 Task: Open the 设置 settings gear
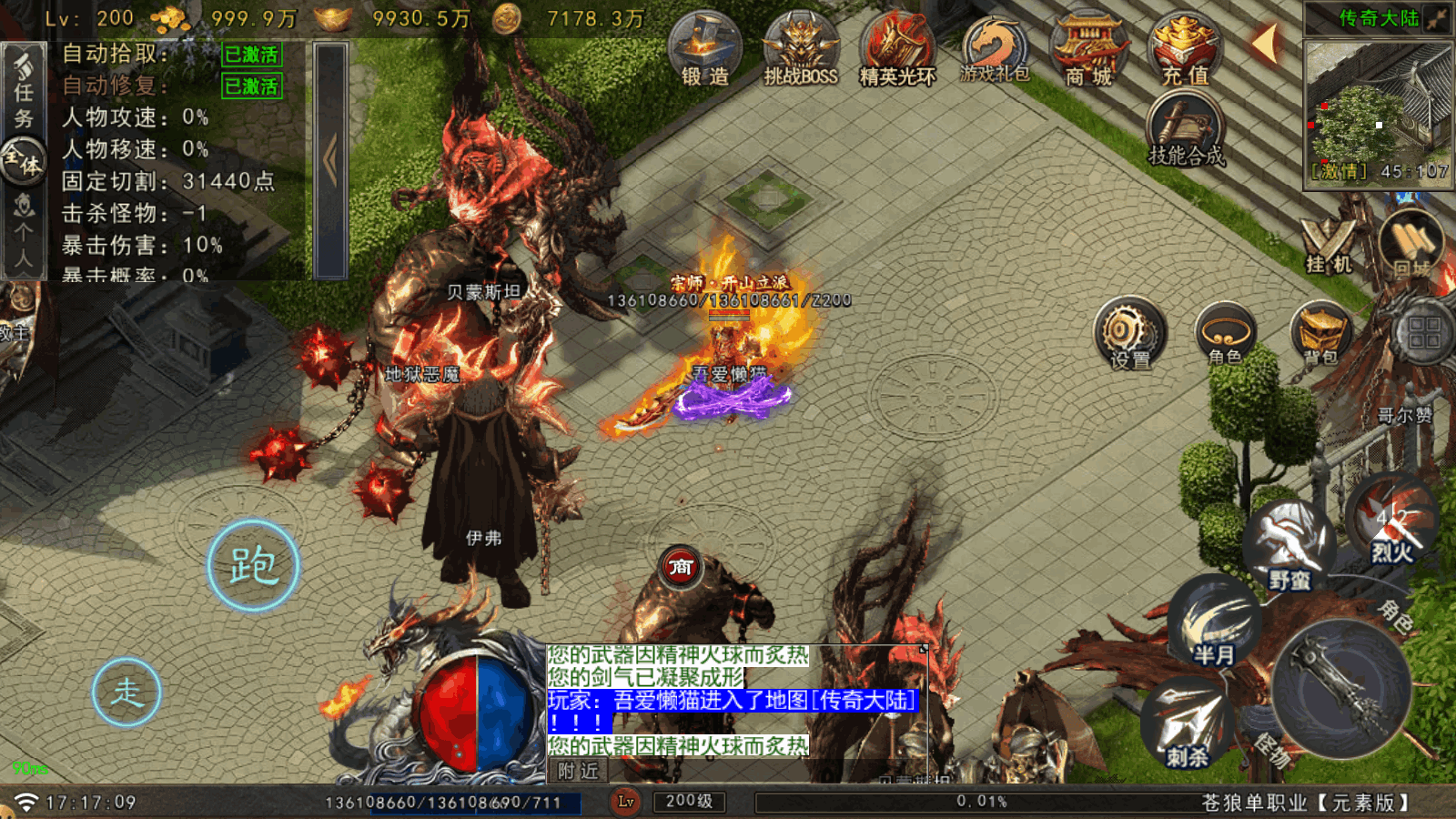[x=1129, y=334]
